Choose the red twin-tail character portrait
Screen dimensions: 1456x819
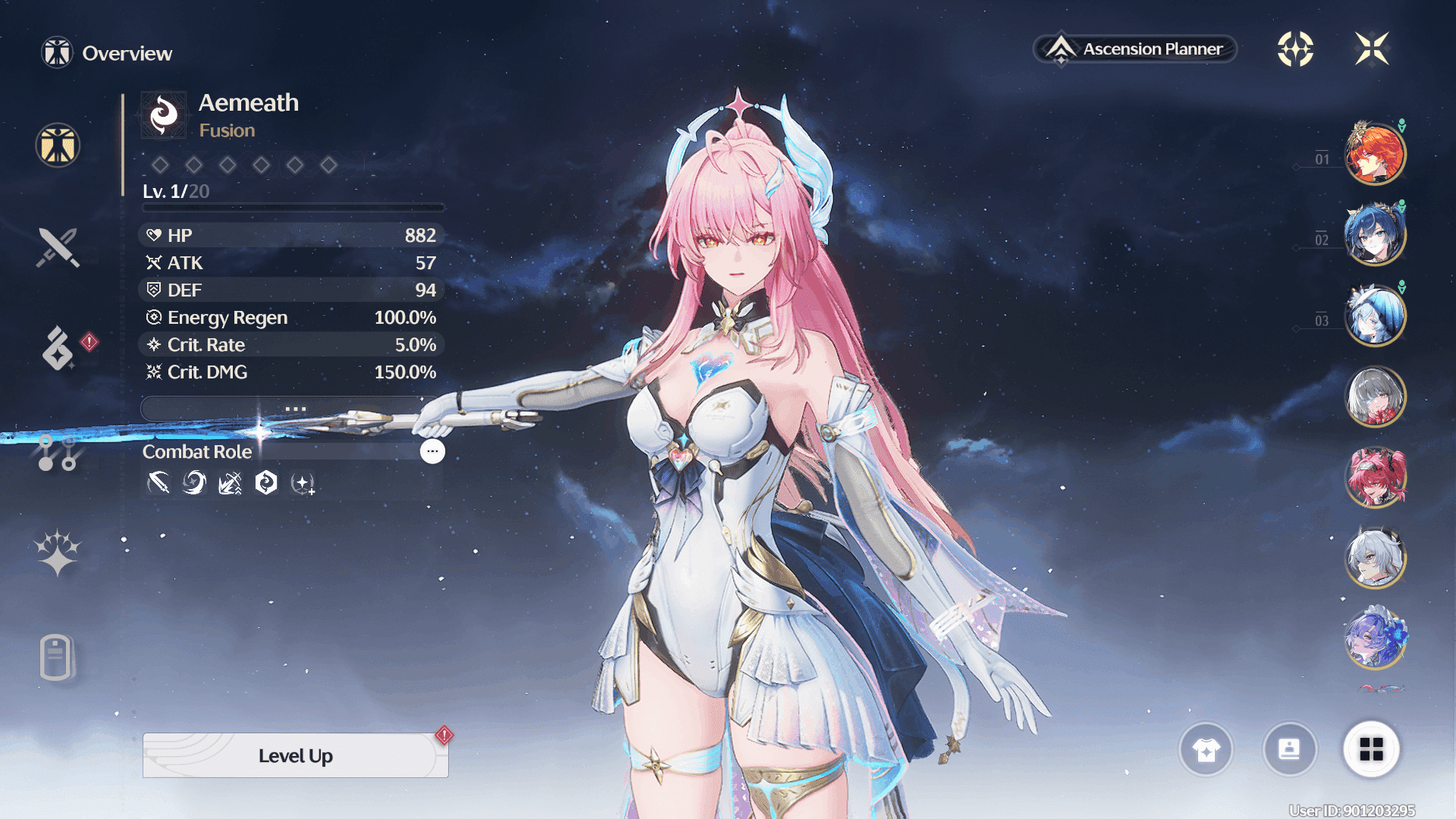coord(1374,478)
